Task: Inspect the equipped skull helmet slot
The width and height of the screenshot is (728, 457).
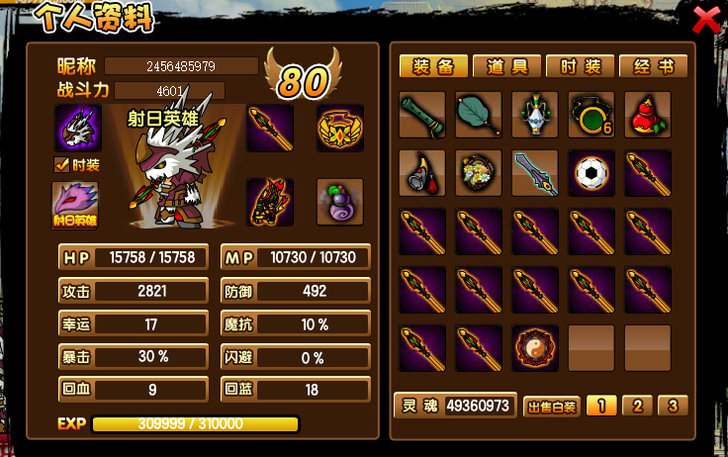Action: (78, 128)
